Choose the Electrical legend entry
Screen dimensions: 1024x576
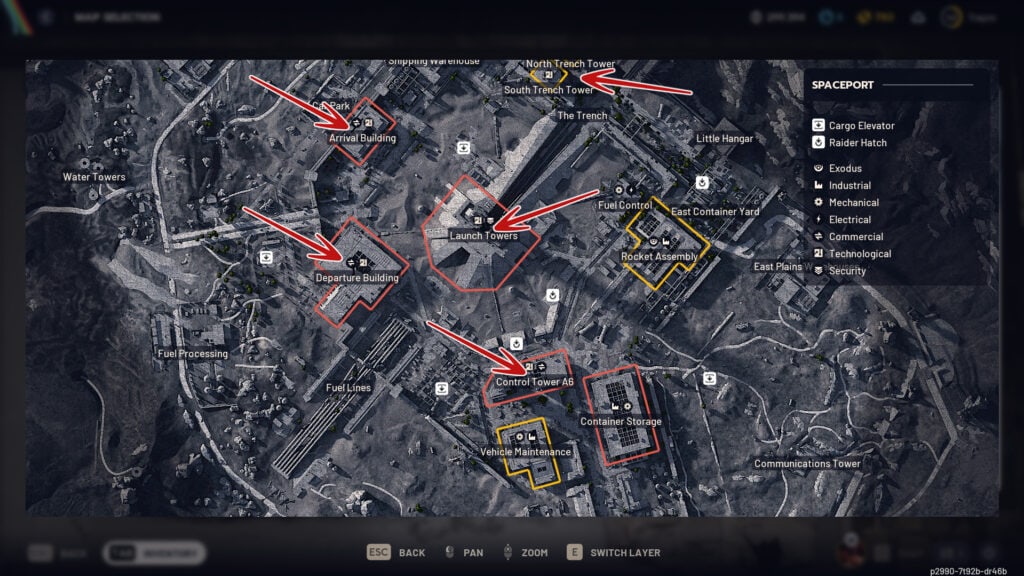(x=849, y=220)
